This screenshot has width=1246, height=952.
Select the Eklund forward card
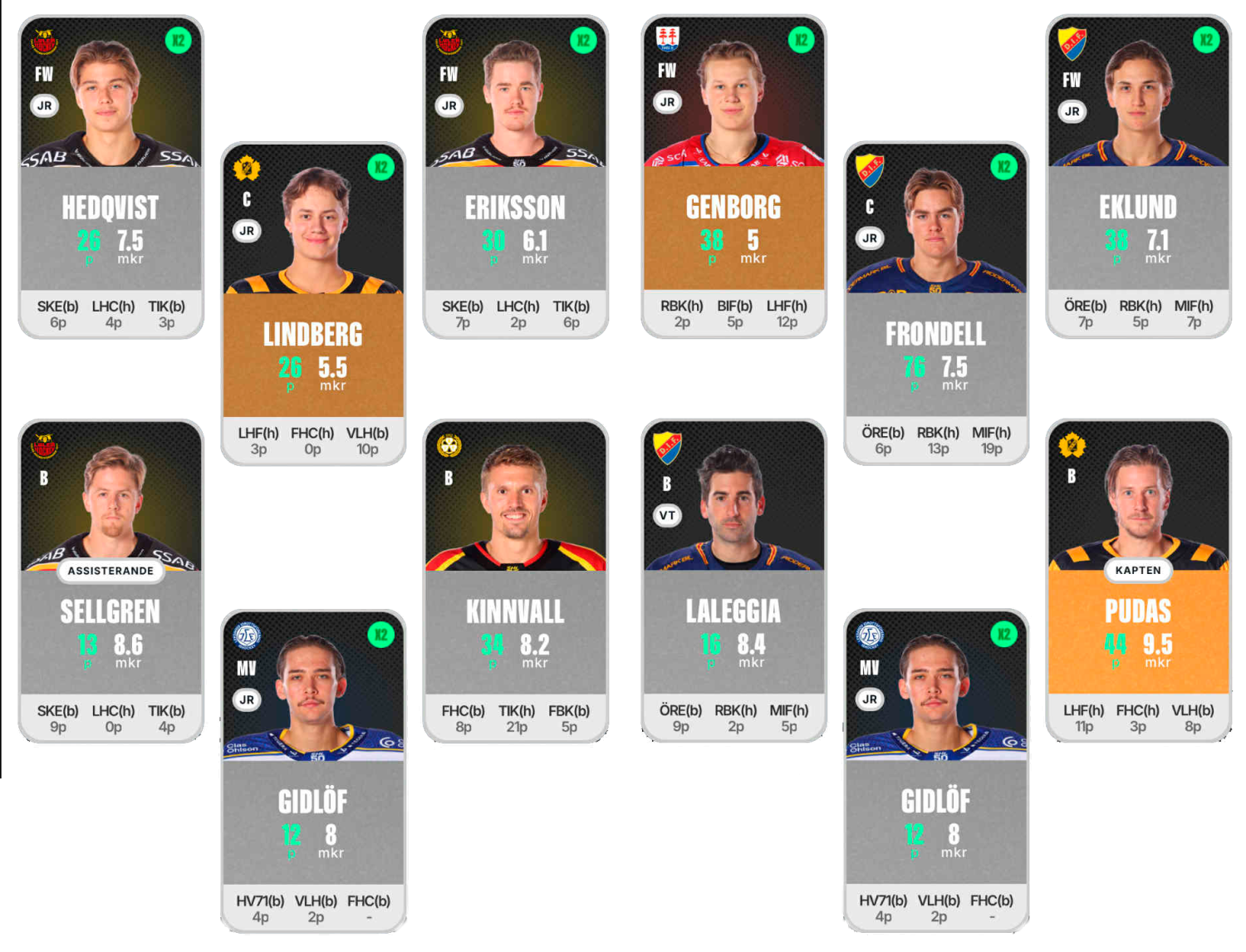point(1138,176)
